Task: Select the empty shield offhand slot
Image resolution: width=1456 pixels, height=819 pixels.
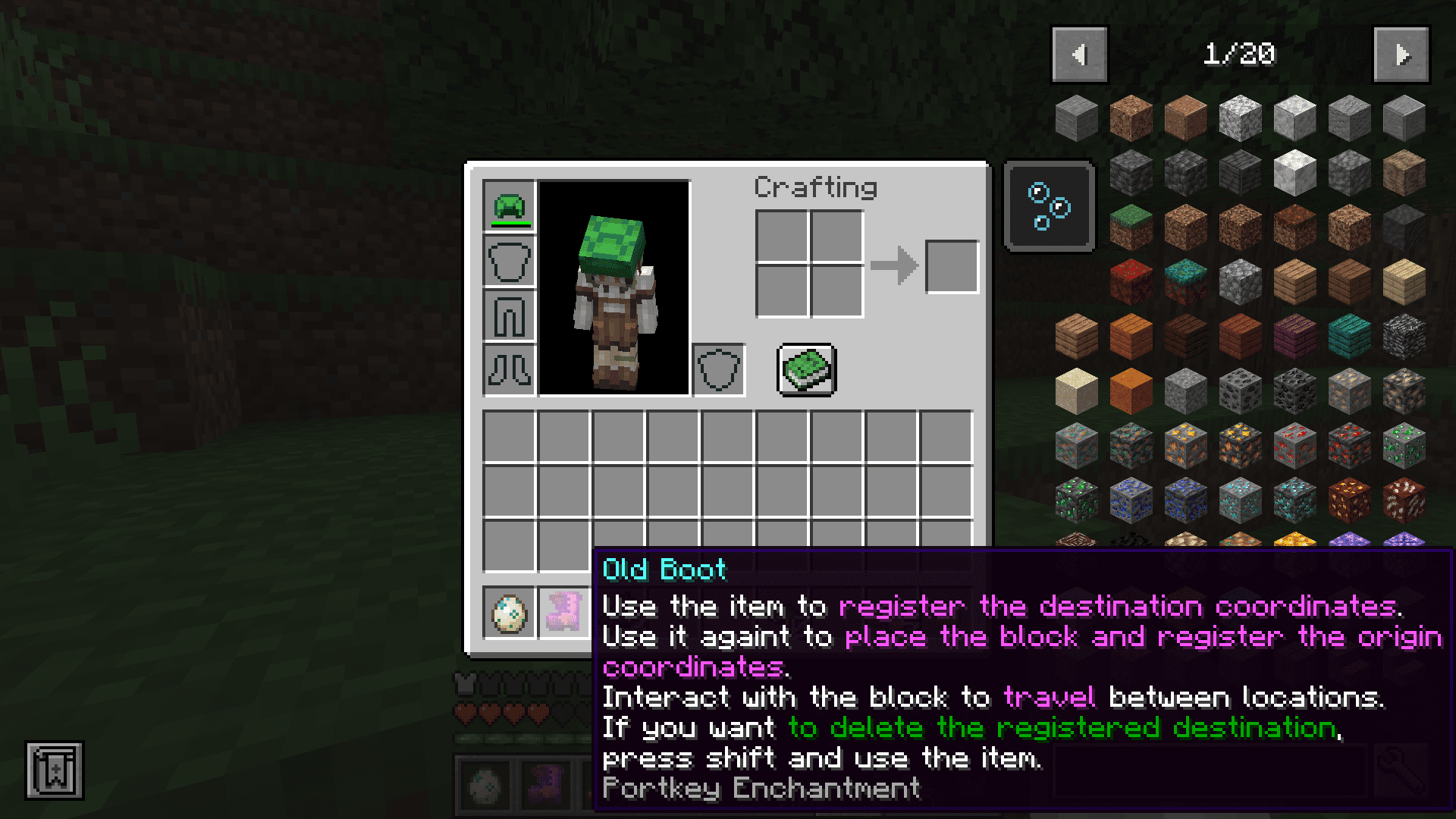Action: pyautogui.click(x=718, y=370)
